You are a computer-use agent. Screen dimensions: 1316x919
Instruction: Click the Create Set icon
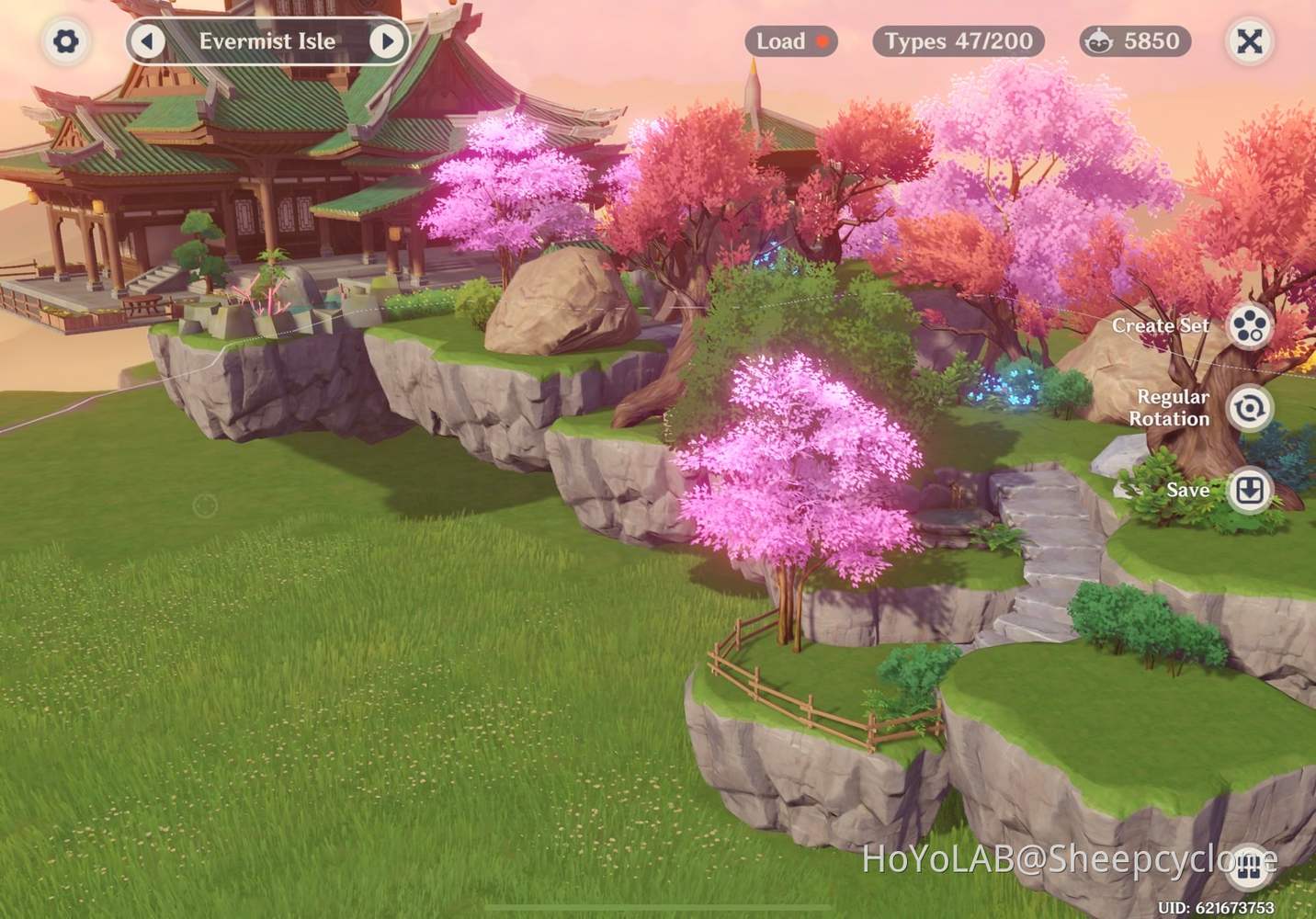(x=1248, y=326)
